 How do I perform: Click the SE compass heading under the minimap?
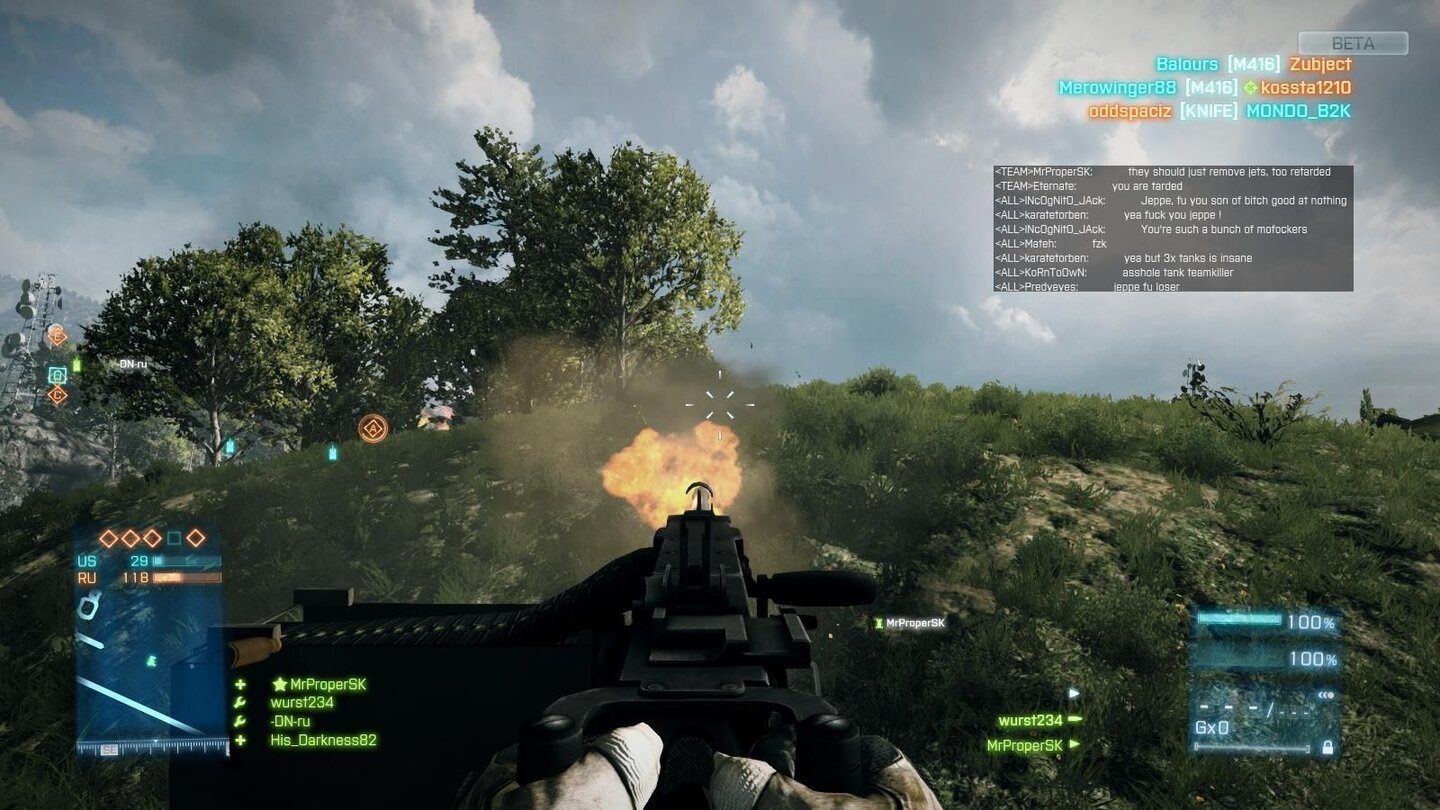pyautogui.click(x=109, y=749)
